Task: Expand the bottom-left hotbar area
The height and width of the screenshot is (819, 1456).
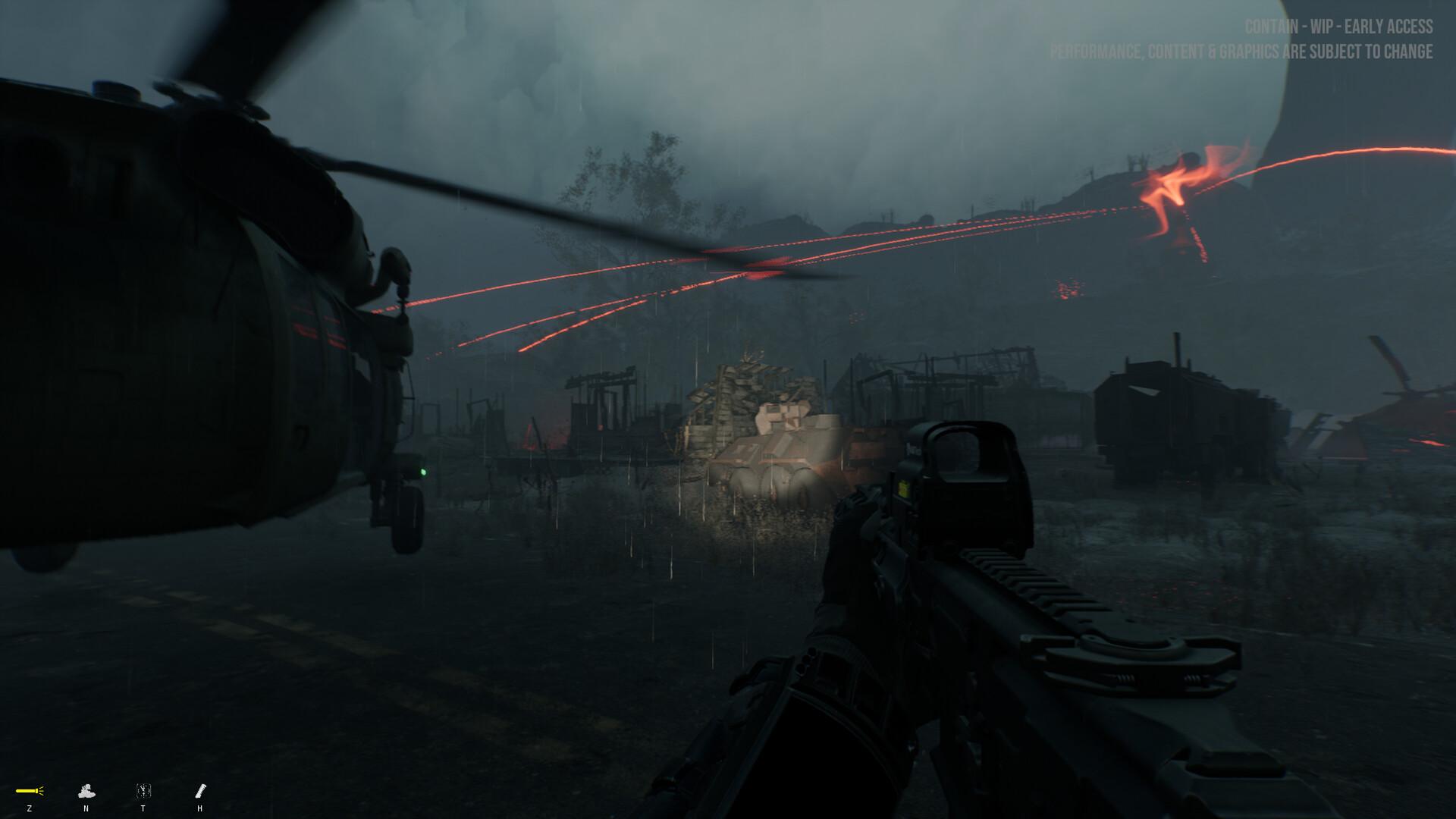Action: (x=114, y=792)
